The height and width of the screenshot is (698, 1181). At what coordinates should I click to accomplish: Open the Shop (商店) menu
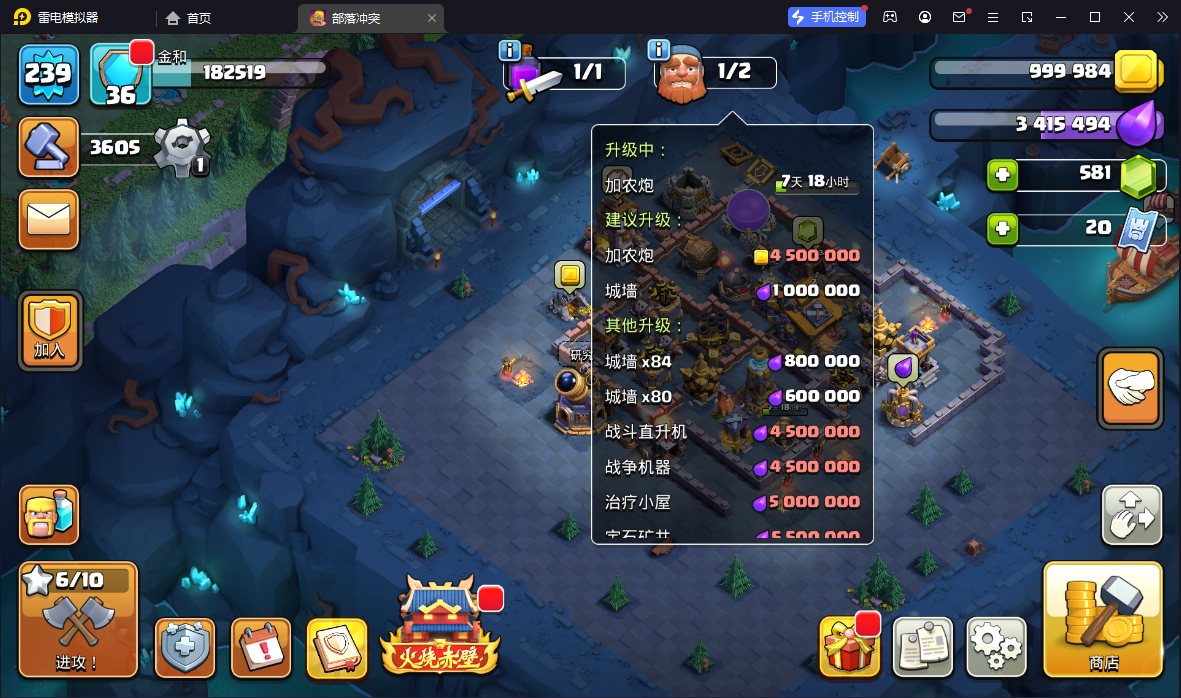pyautogui.click(x=1103, y=619)
